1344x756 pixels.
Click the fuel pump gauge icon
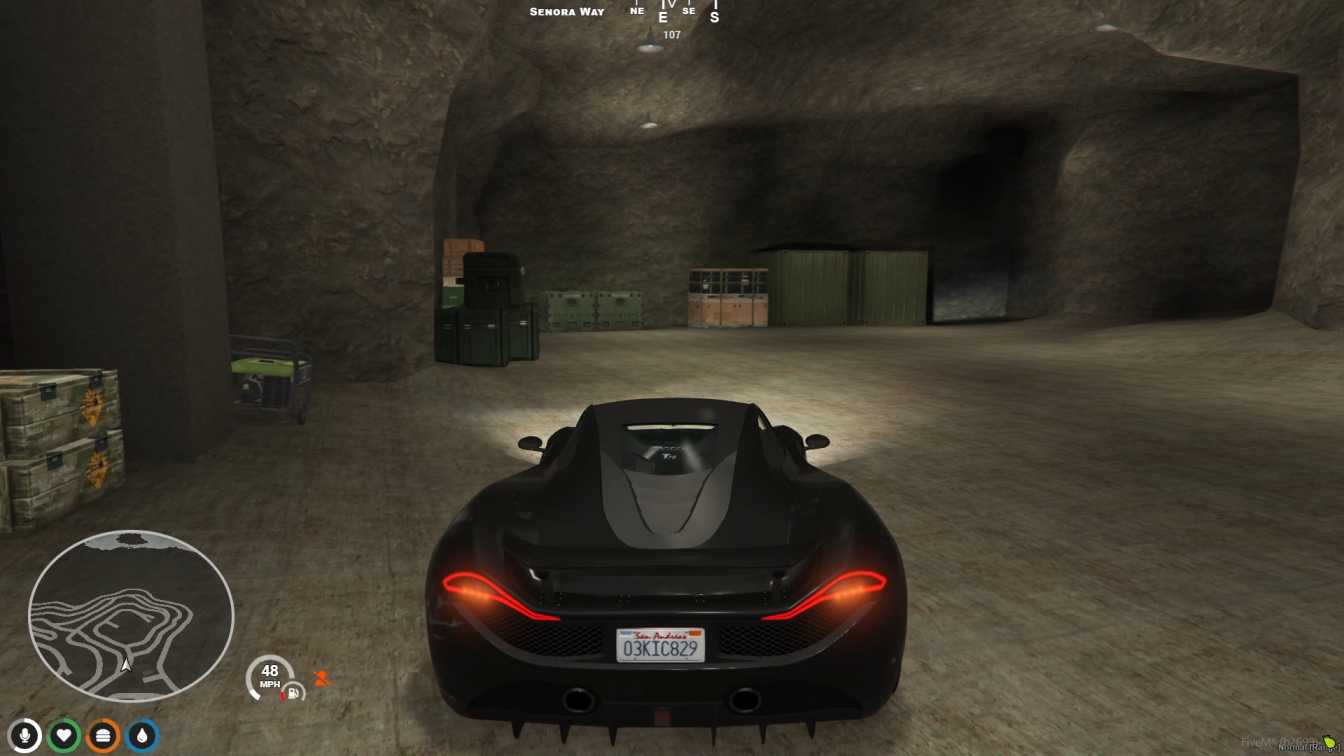(x=294, y=691)
